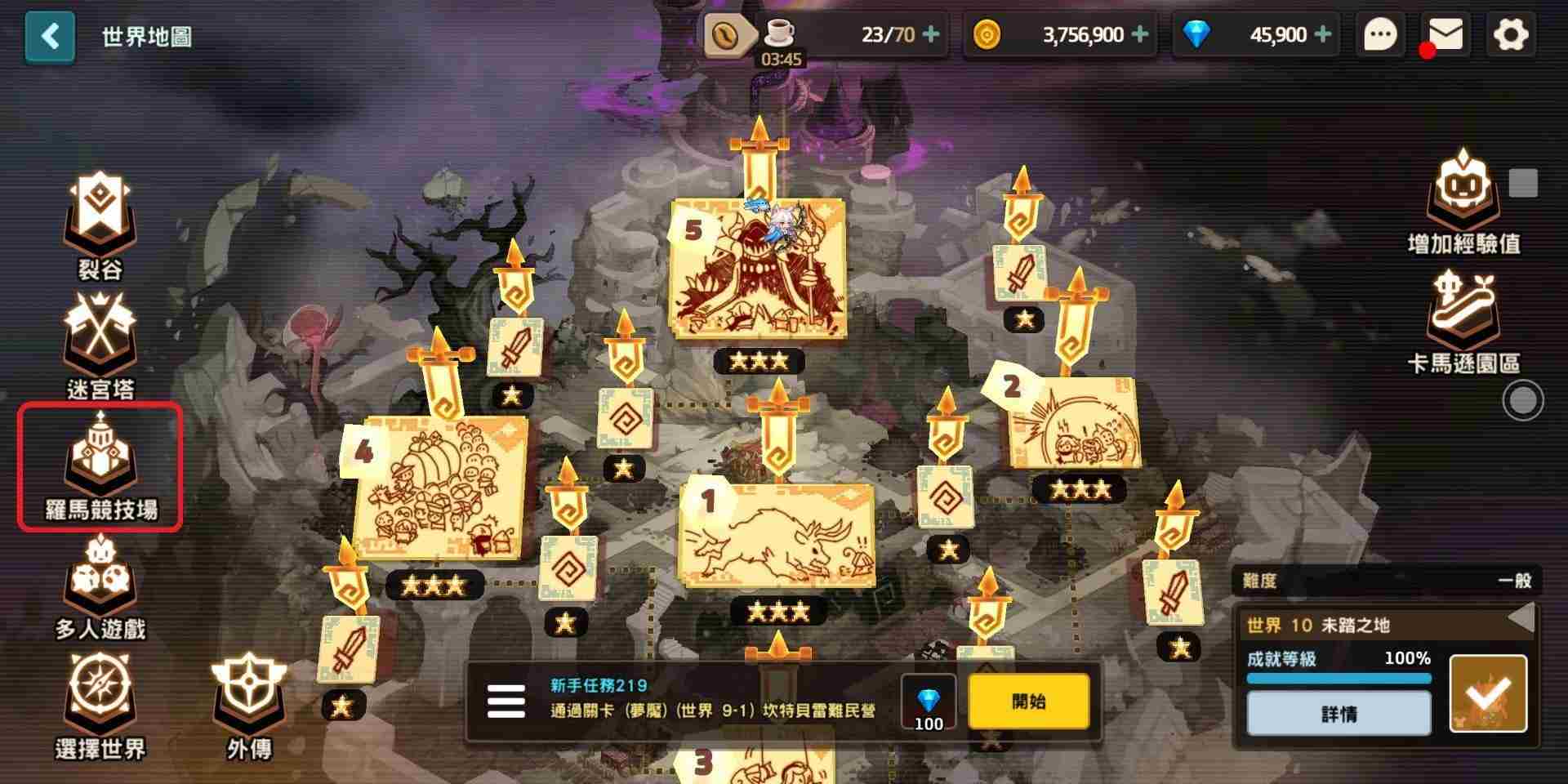
Task: Expand the quest list hamburger menu
Action: pos(504,701)
